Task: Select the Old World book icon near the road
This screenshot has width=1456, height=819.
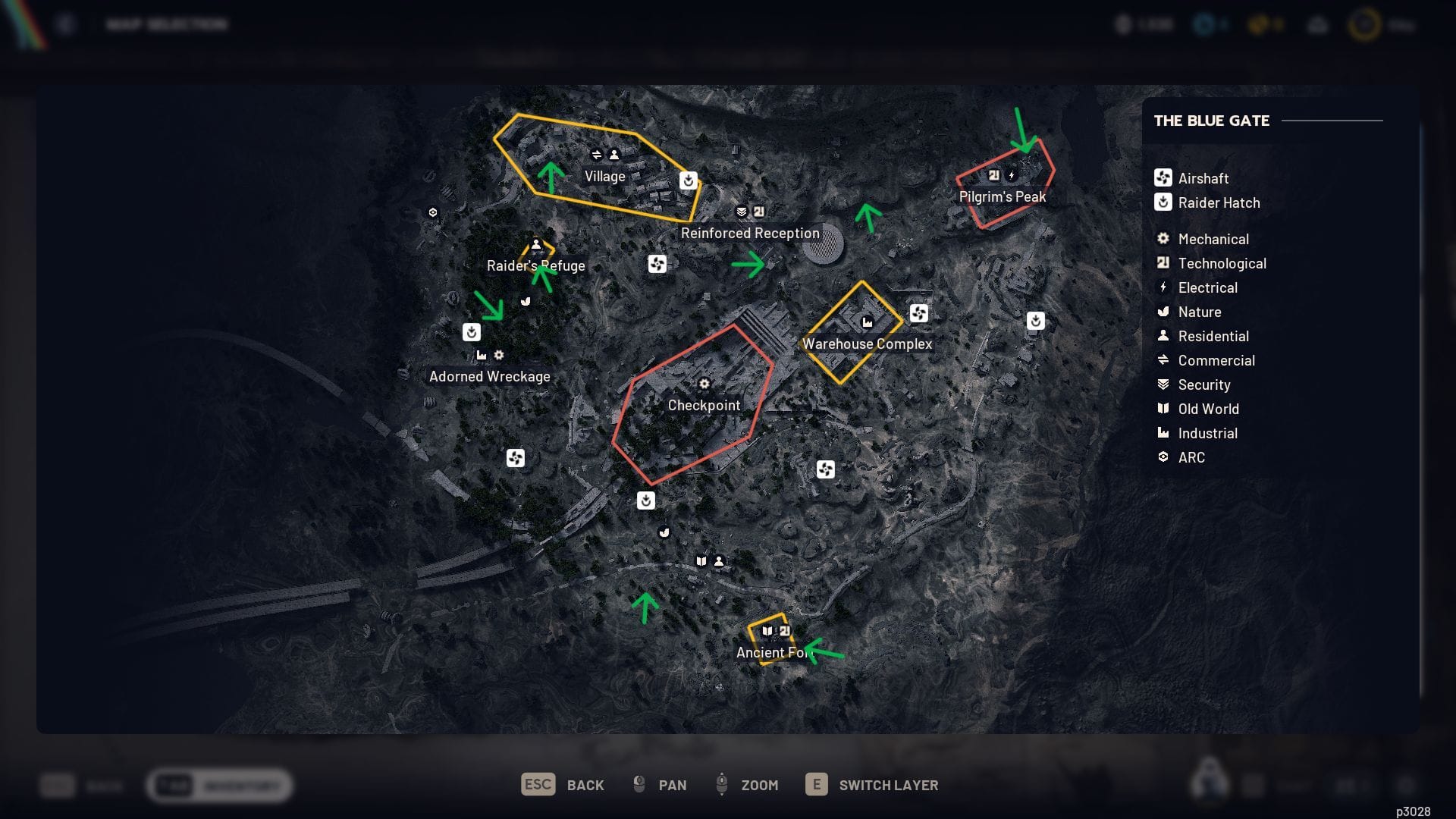Action: point(701,562)
